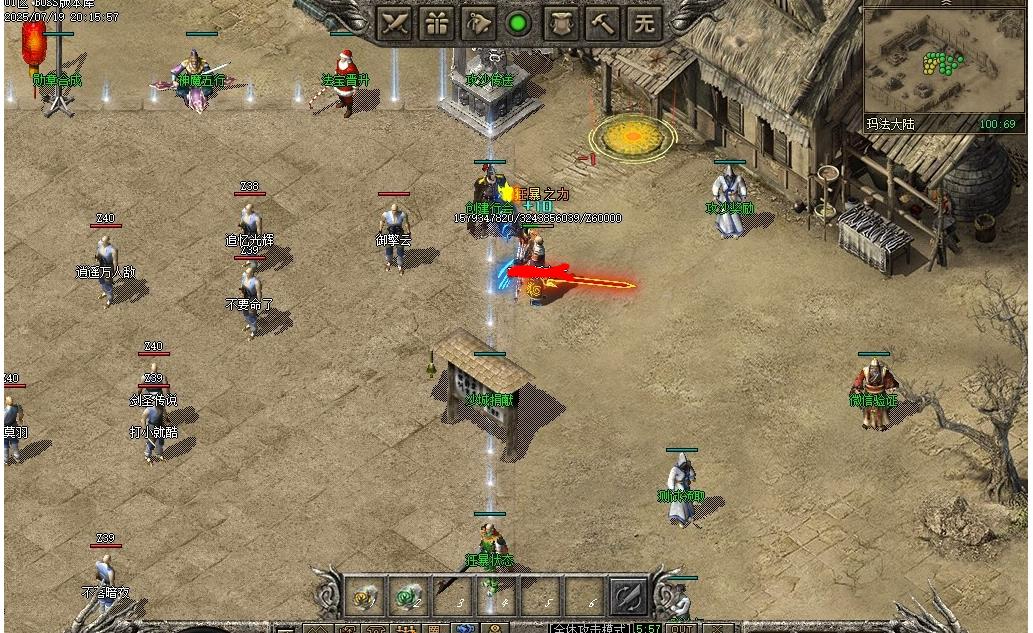This screenshot has height=633, width=1033.
Task: Collapse the minimap with the arrow tab
Action: click(946, 4)
